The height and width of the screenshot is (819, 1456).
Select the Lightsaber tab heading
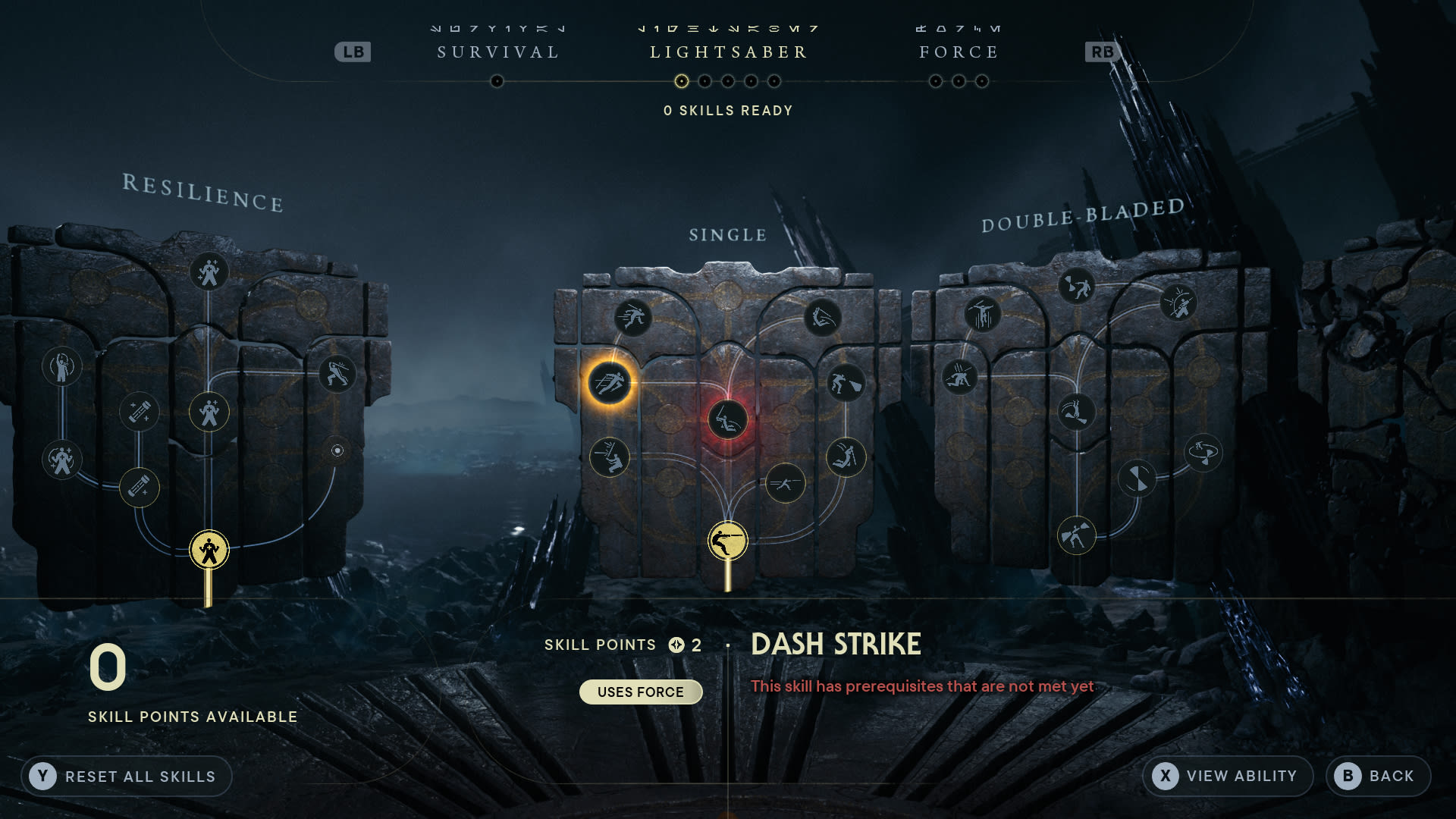728,52
